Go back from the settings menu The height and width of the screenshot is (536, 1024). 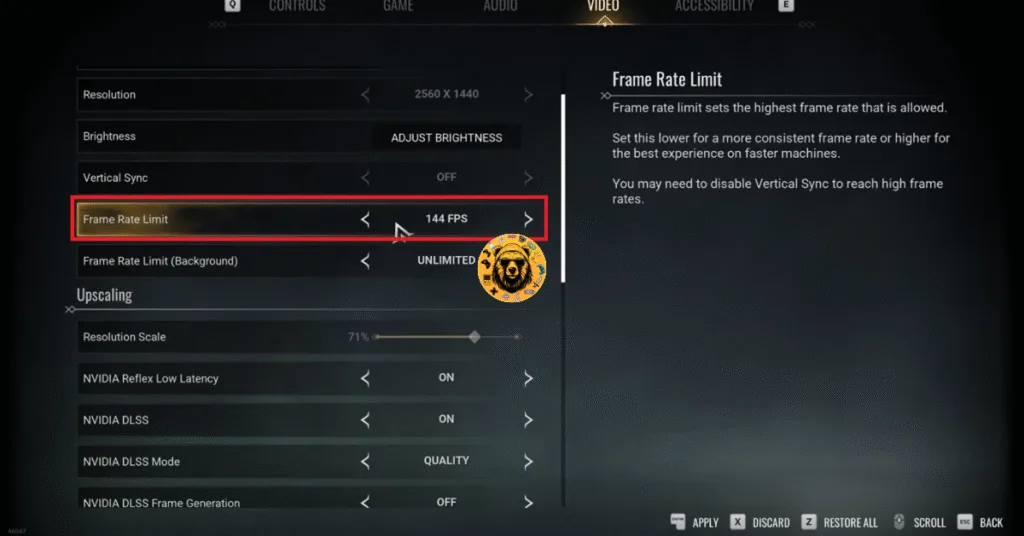point(980,522)
